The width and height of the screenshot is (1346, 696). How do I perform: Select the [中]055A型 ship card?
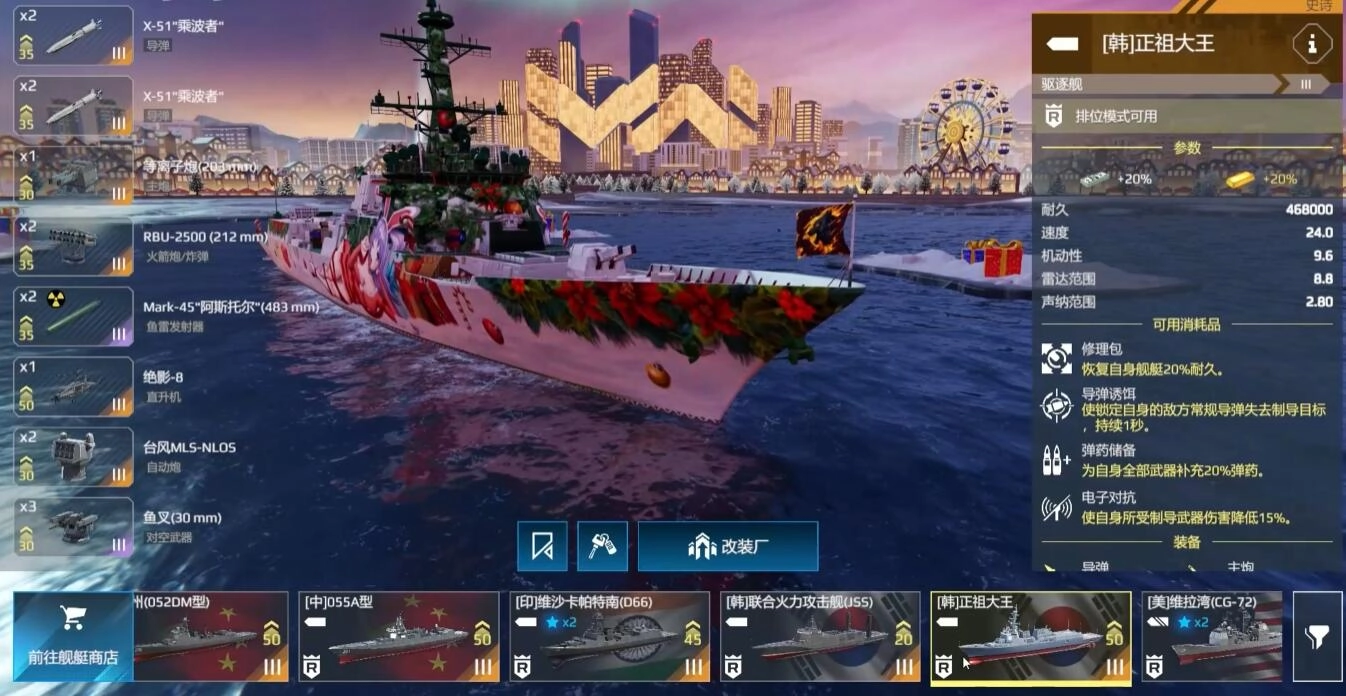click(x=399, y=637)
